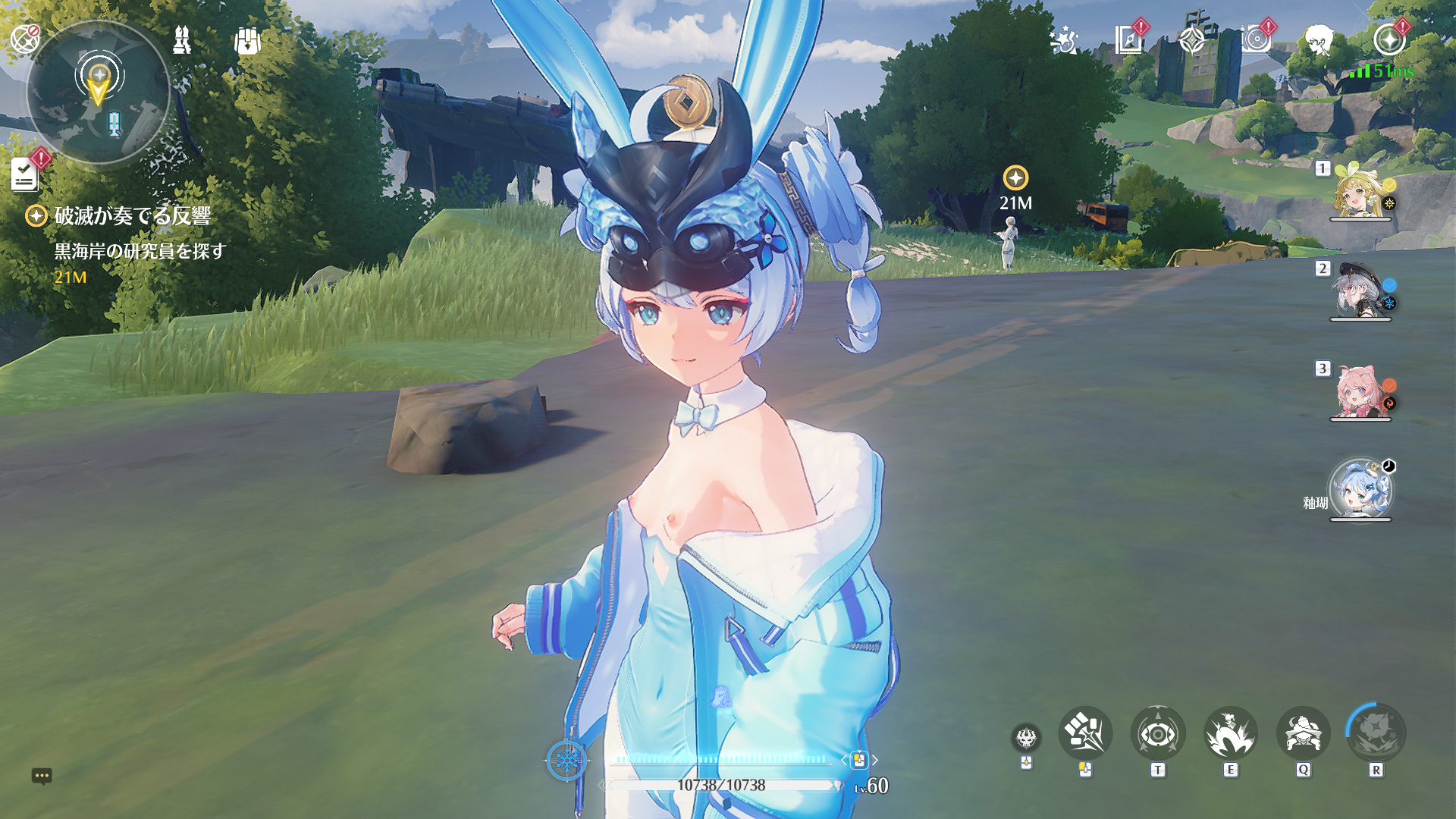This screenshot has width=1456, height=819.
Task: Switch to party member one, the blonde character
Action: click(1360, 193)
